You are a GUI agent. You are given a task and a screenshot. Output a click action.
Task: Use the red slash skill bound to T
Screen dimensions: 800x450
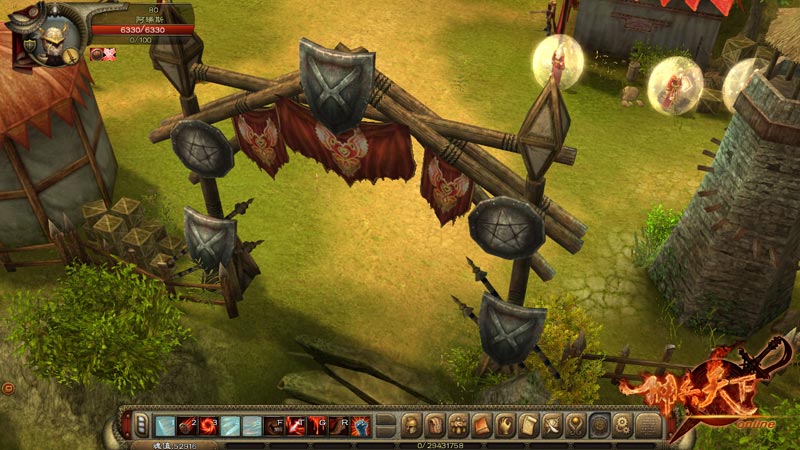tap(296, 425)
